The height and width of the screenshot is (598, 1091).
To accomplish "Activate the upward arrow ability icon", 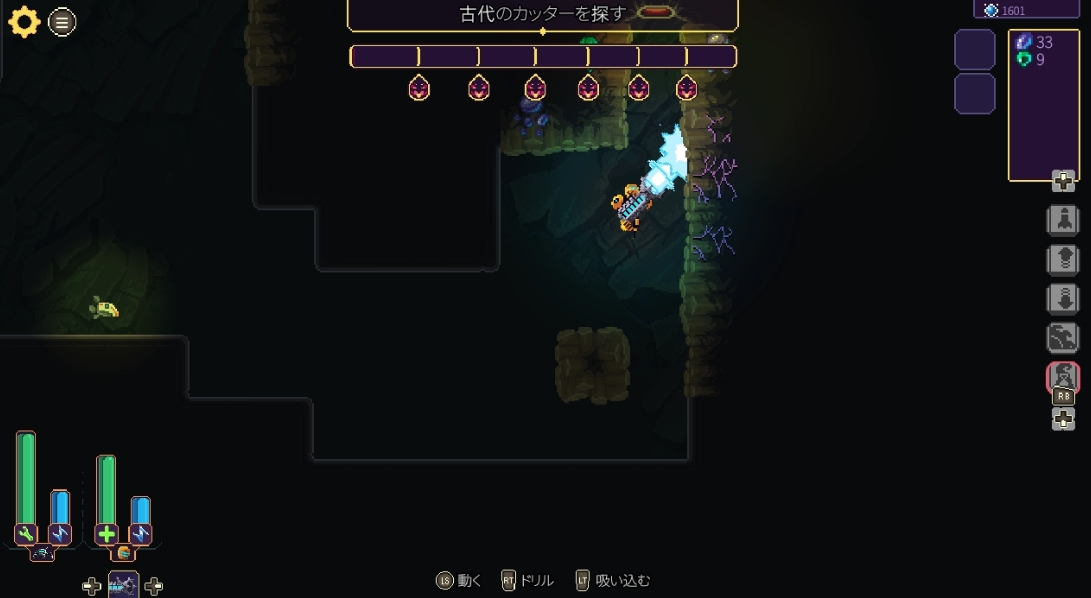I will (x=1062, y=260).
